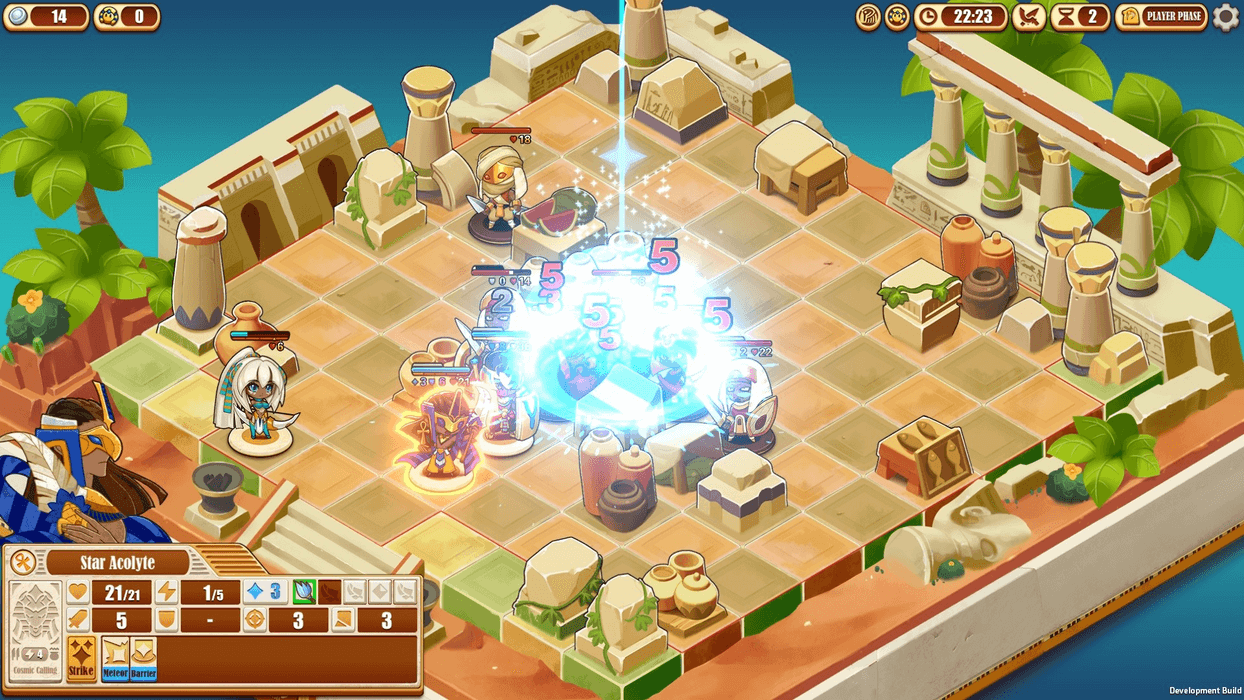The width and height of the screenshot is (1244, 700).
Task: Open the gear settings menu
Action: click(x=1225, y=16)
